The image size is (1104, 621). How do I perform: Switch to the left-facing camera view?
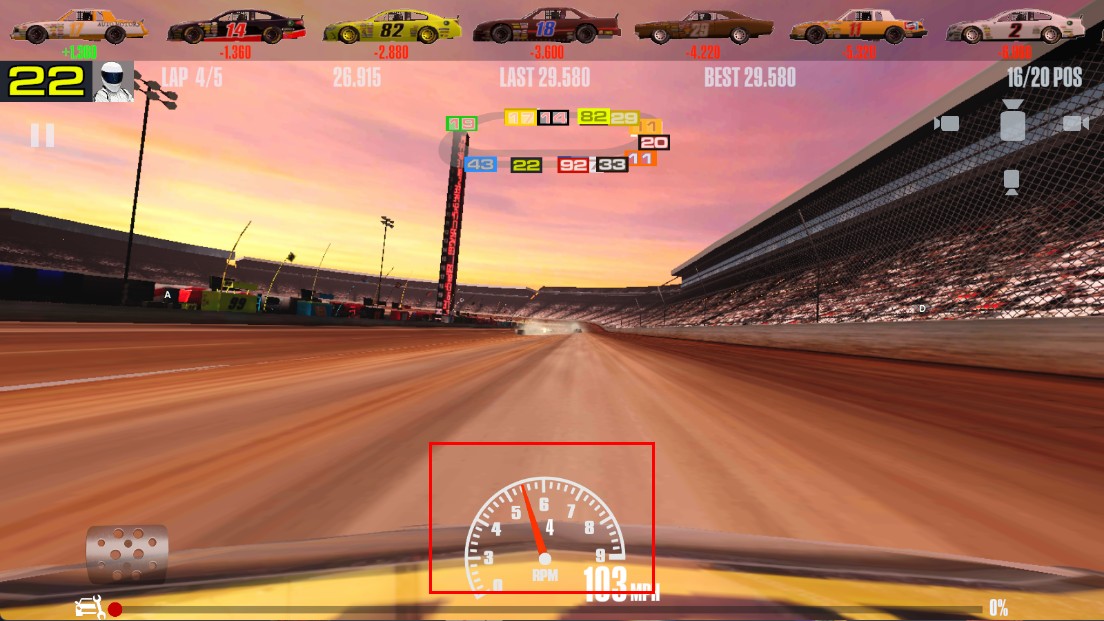point(946,123)
